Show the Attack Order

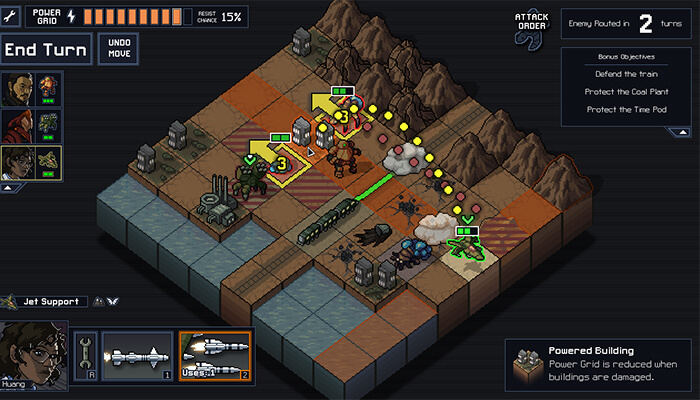pyautogui.click(x=532, y=26)
